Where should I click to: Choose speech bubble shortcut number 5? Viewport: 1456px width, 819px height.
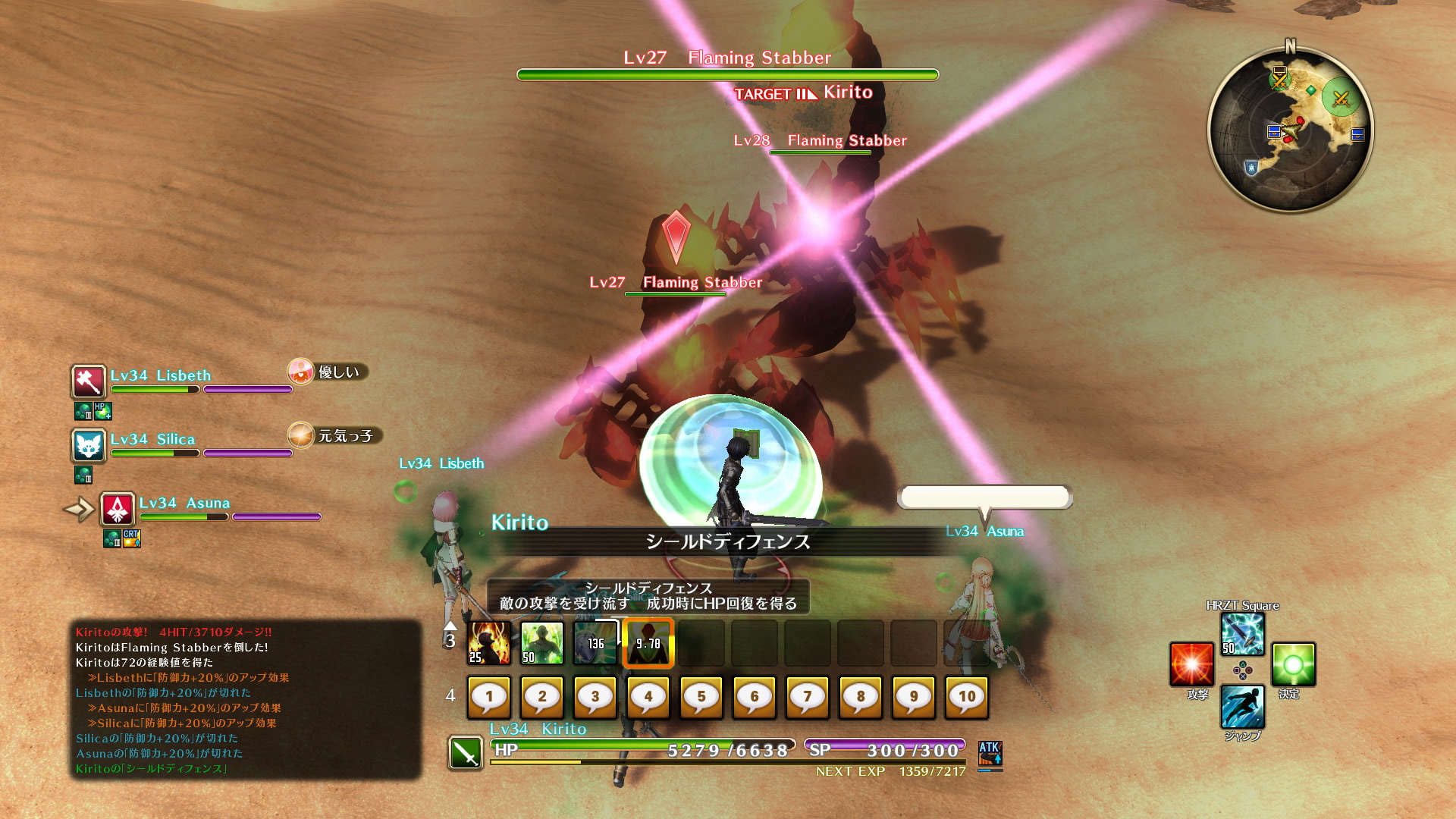click(701, 697)
